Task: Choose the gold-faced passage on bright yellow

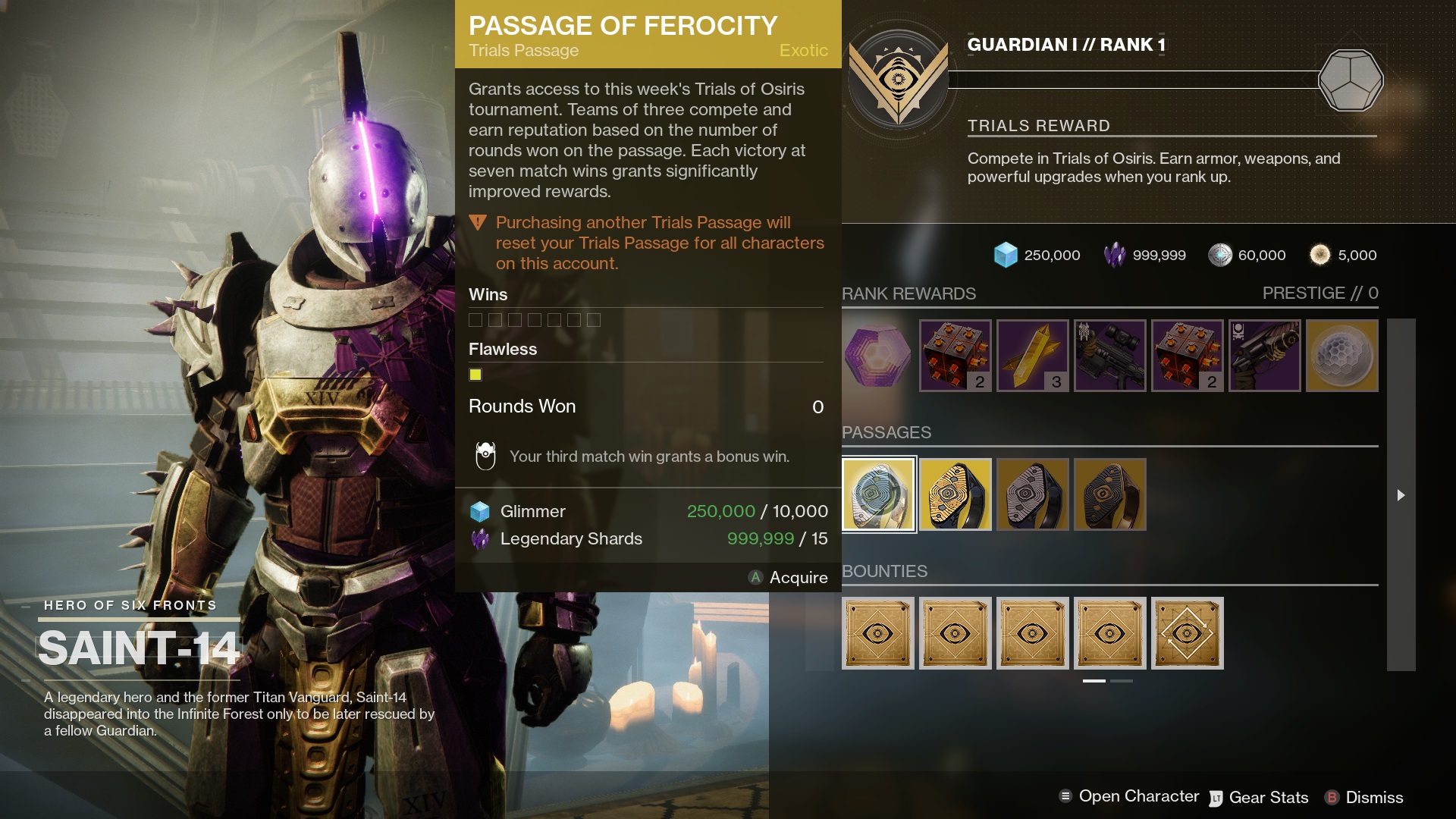Action: pos(955,494)
